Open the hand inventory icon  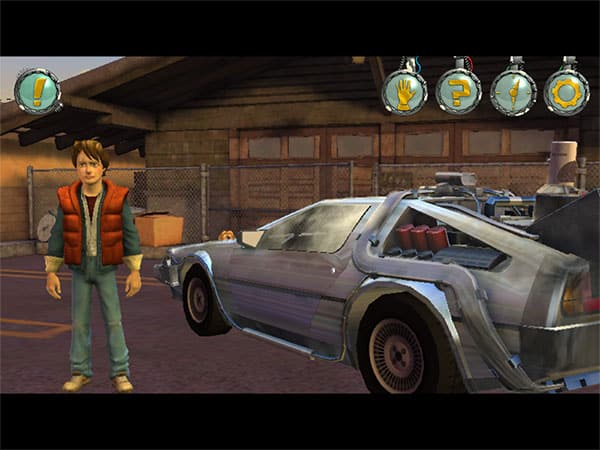pos(405,93)
